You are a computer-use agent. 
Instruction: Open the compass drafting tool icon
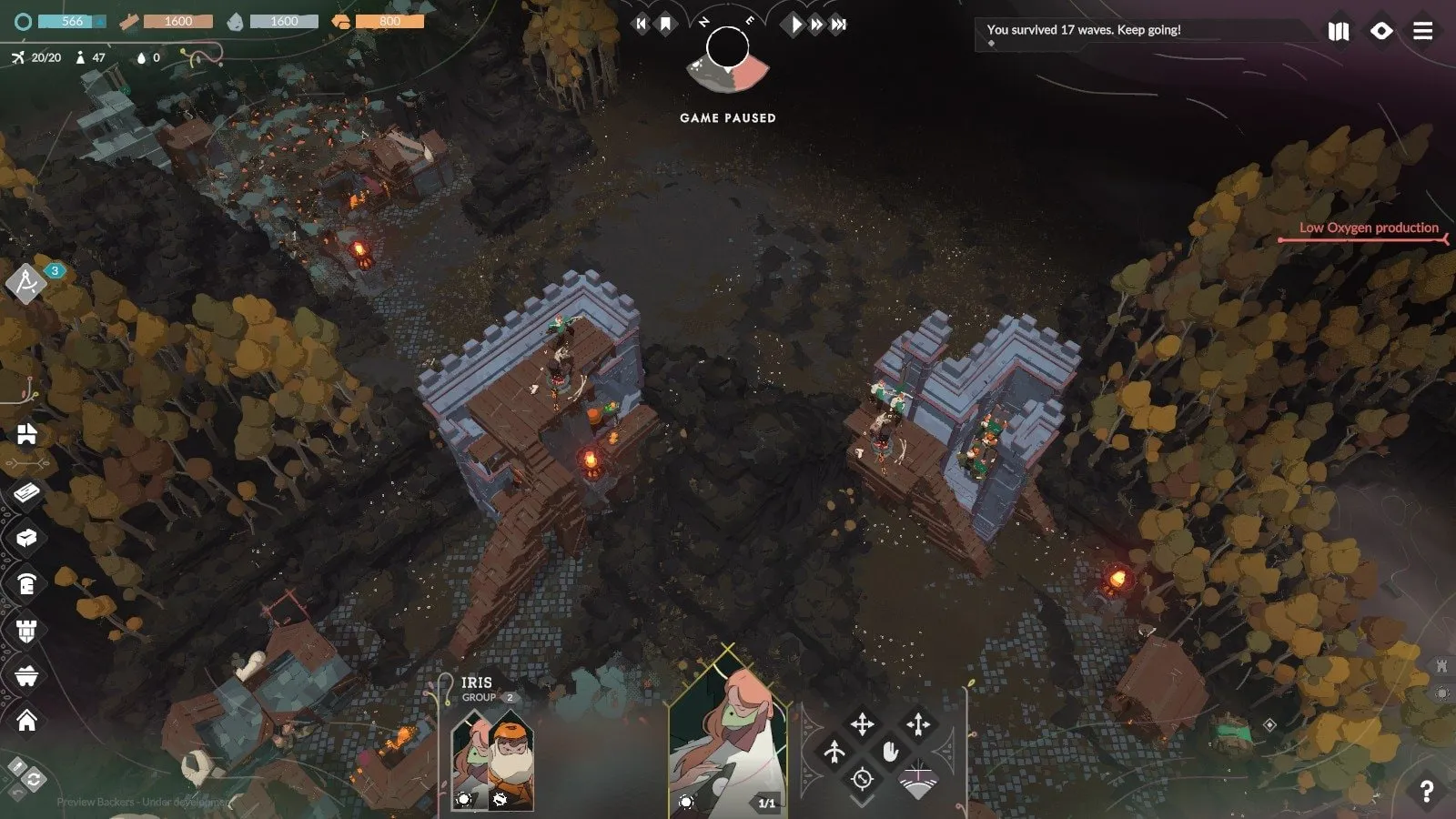click(25, 283)
